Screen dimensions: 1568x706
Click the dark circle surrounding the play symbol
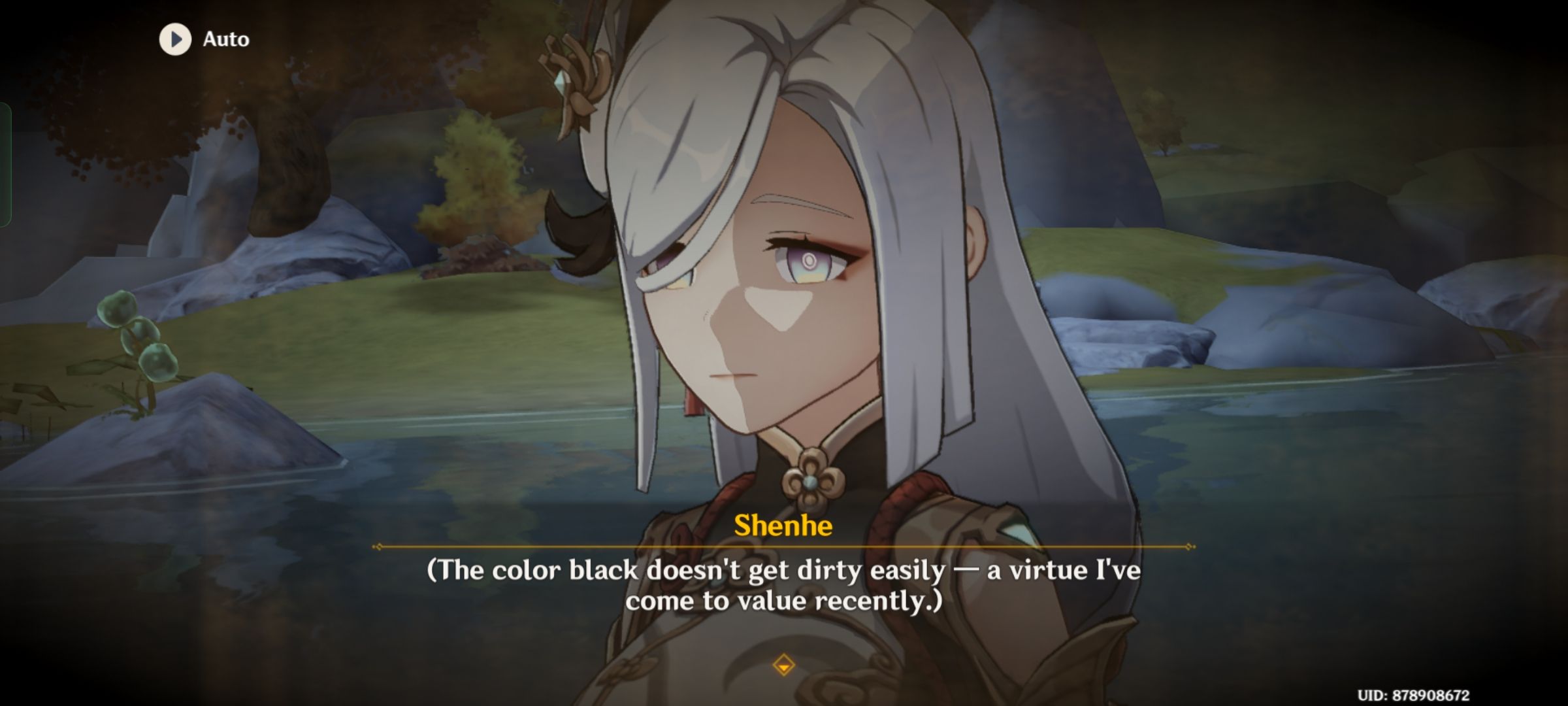tap(174, 39)
